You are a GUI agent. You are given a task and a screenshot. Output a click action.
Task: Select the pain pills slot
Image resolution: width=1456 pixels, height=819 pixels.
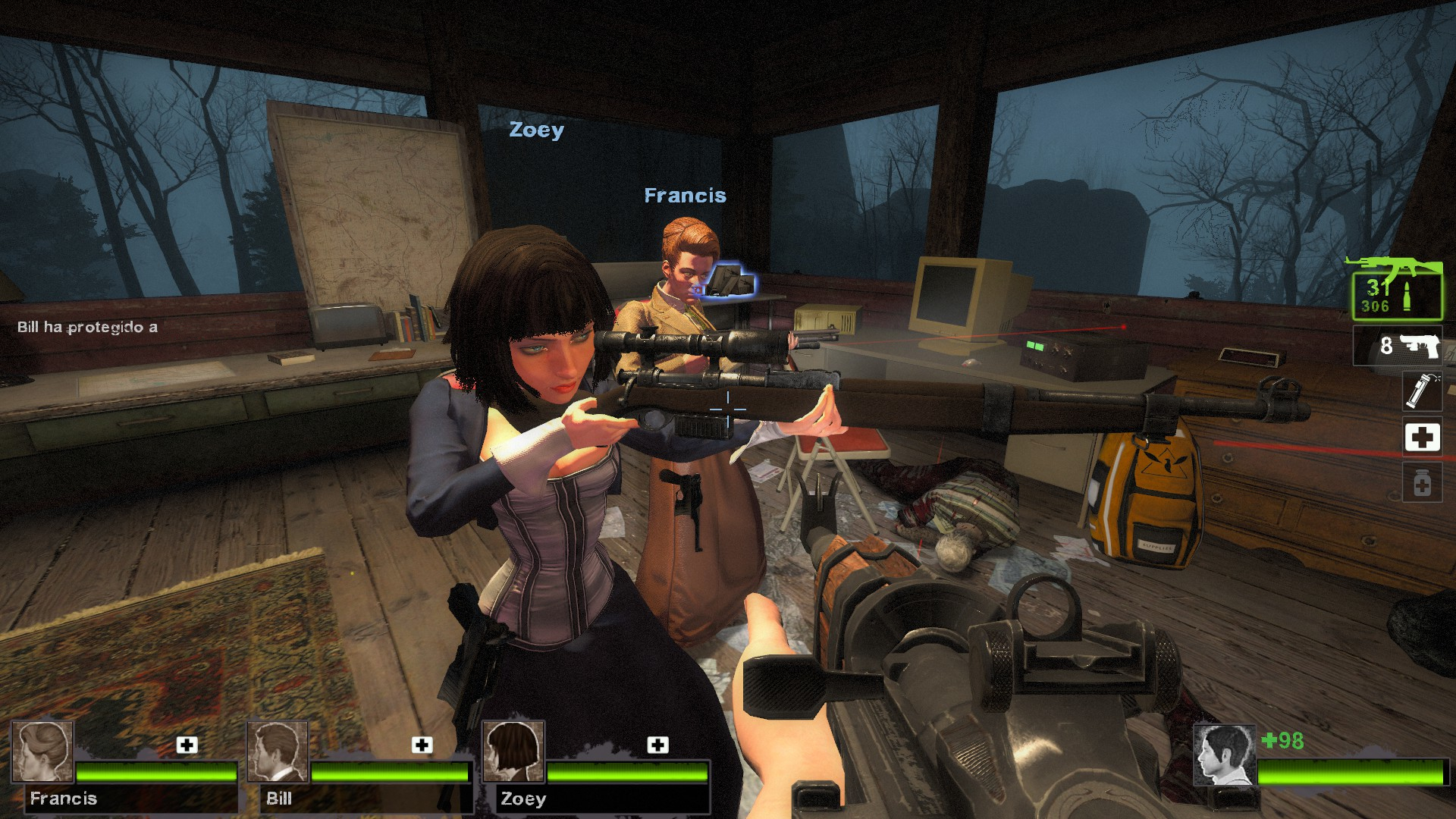(x=1421, y=483)
